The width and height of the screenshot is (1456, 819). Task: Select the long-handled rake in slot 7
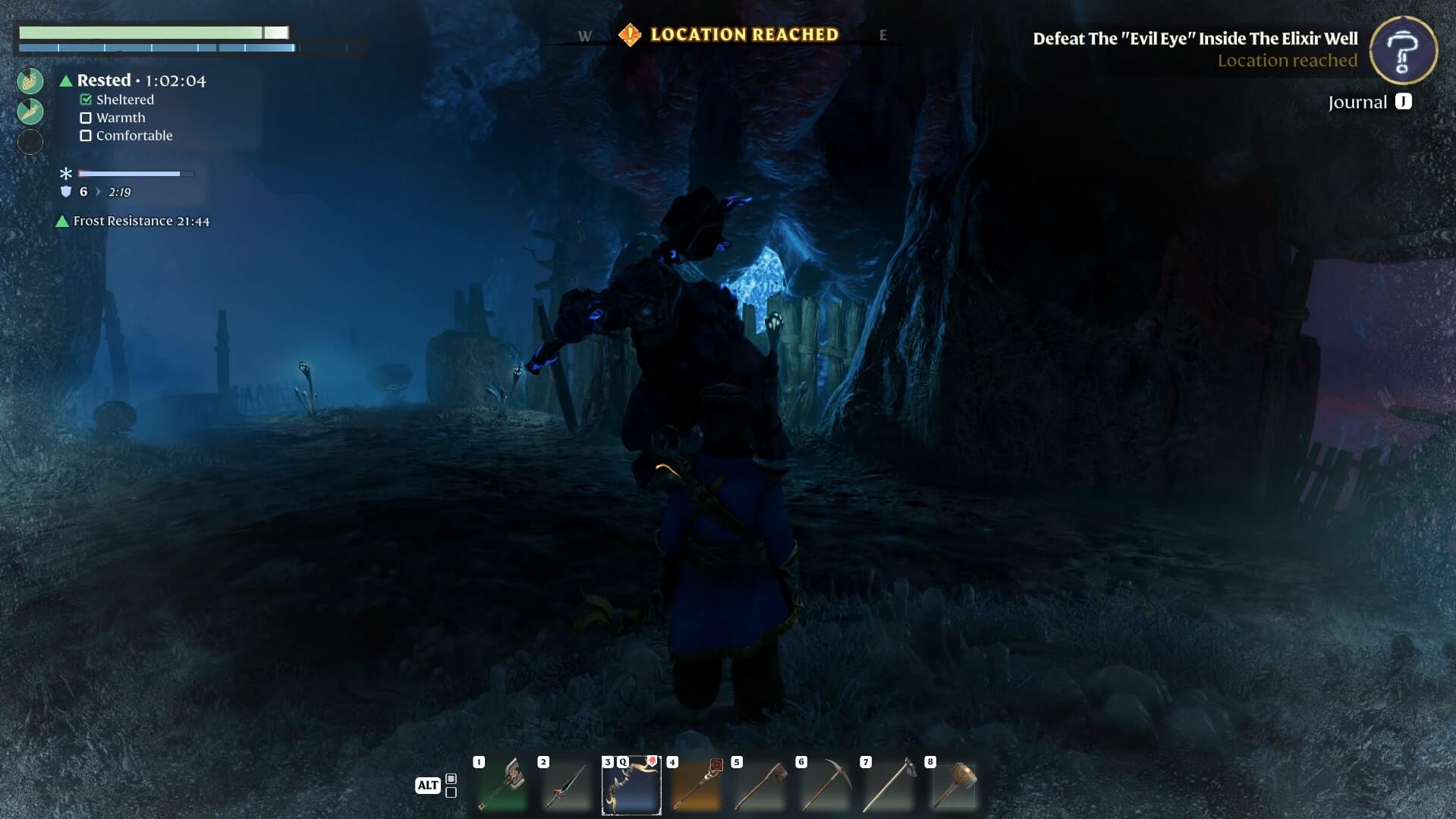tap(889, 785)
